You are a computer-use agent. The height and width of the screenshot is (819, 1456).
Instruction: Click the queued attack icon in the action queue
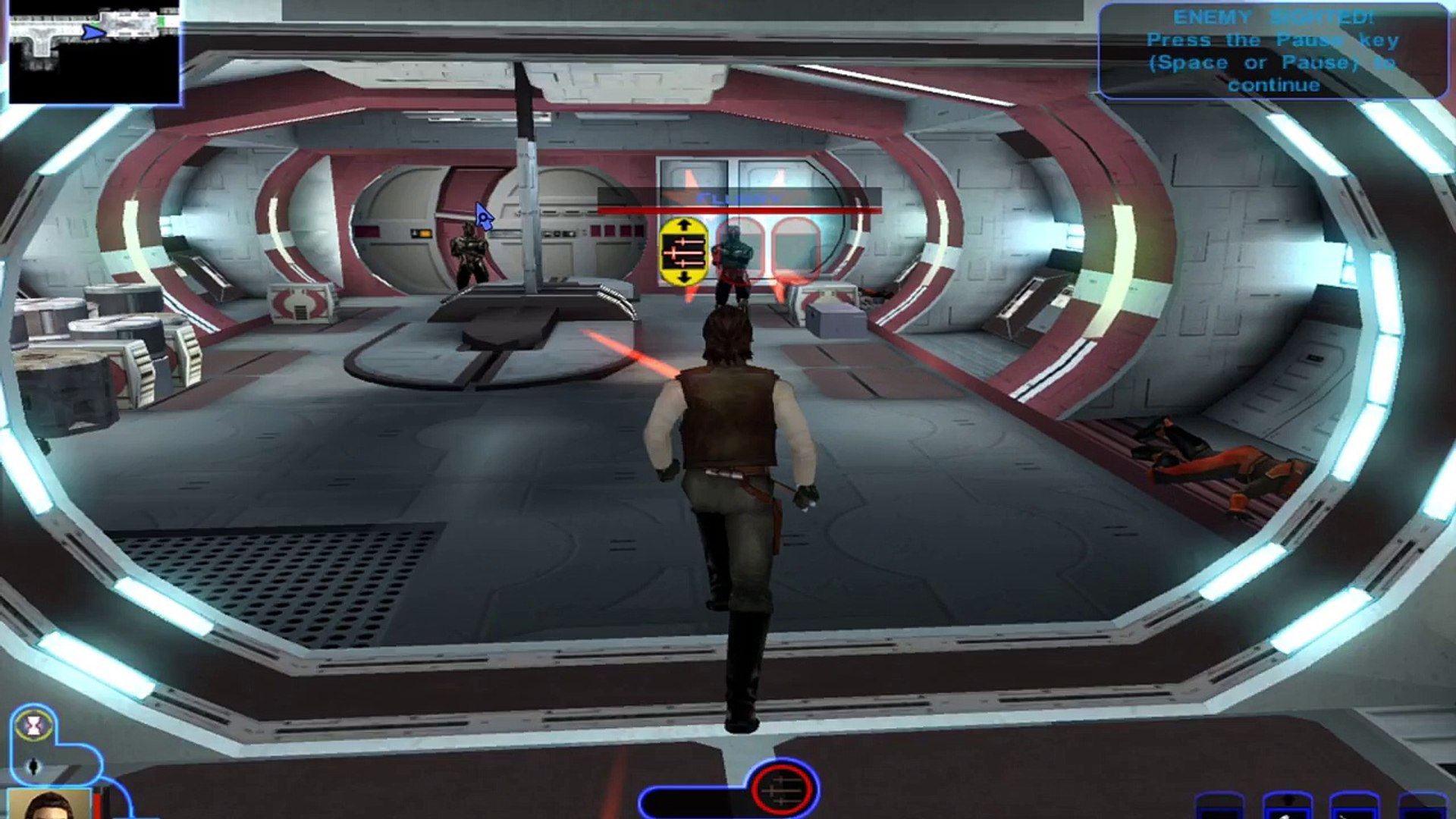tap(783, 790)
